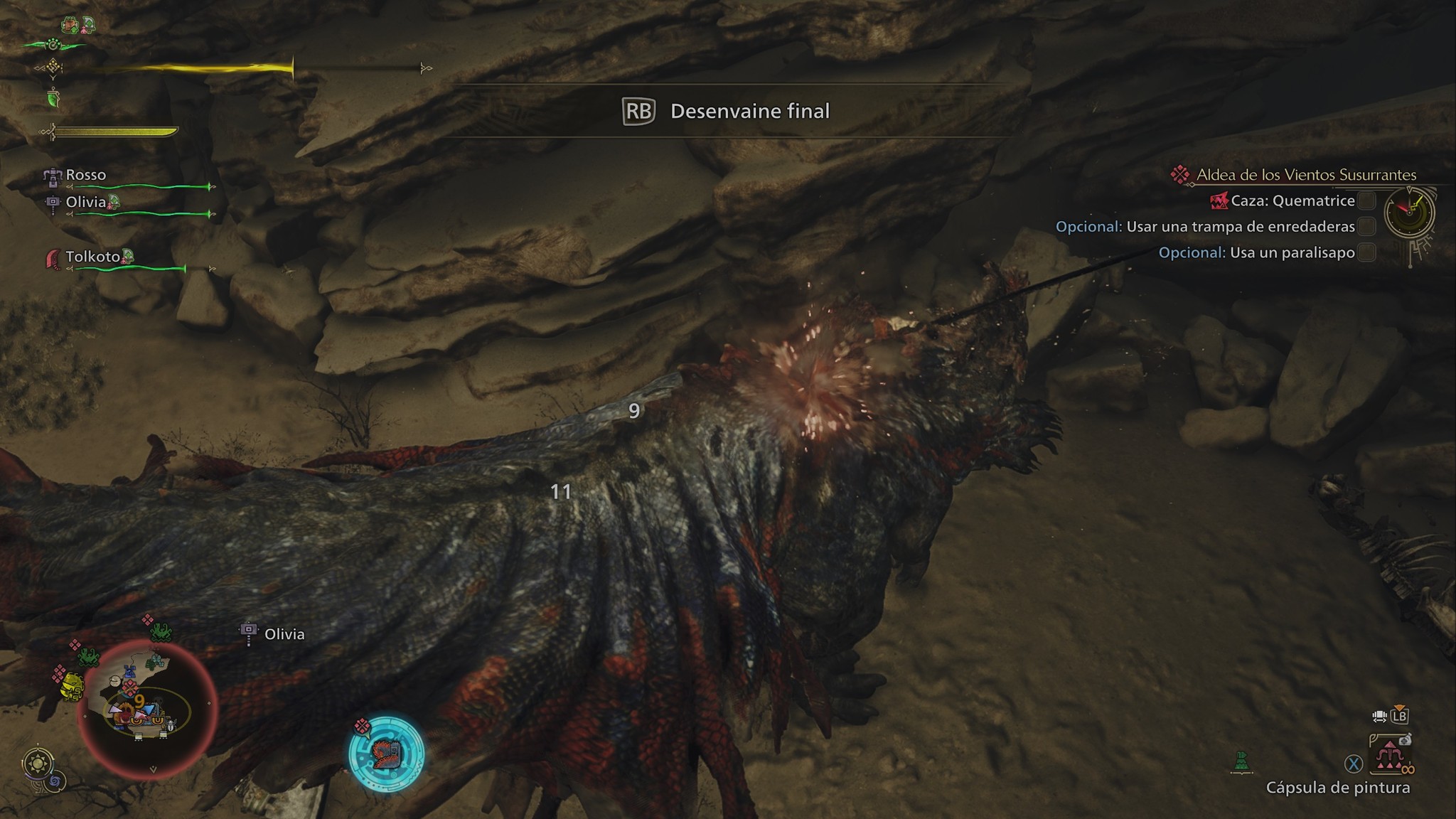Tick the trampa de enredaderas optional checkbox
Viewport: 1456px width, 819px height.
pos(1366,227)
